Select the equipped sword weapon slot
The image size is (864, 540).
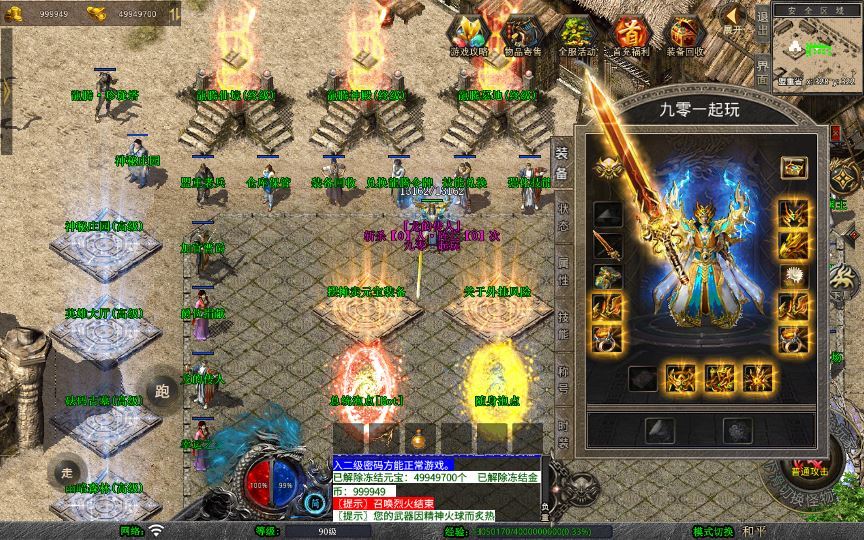pyautogui.click(x=607, y=244)
